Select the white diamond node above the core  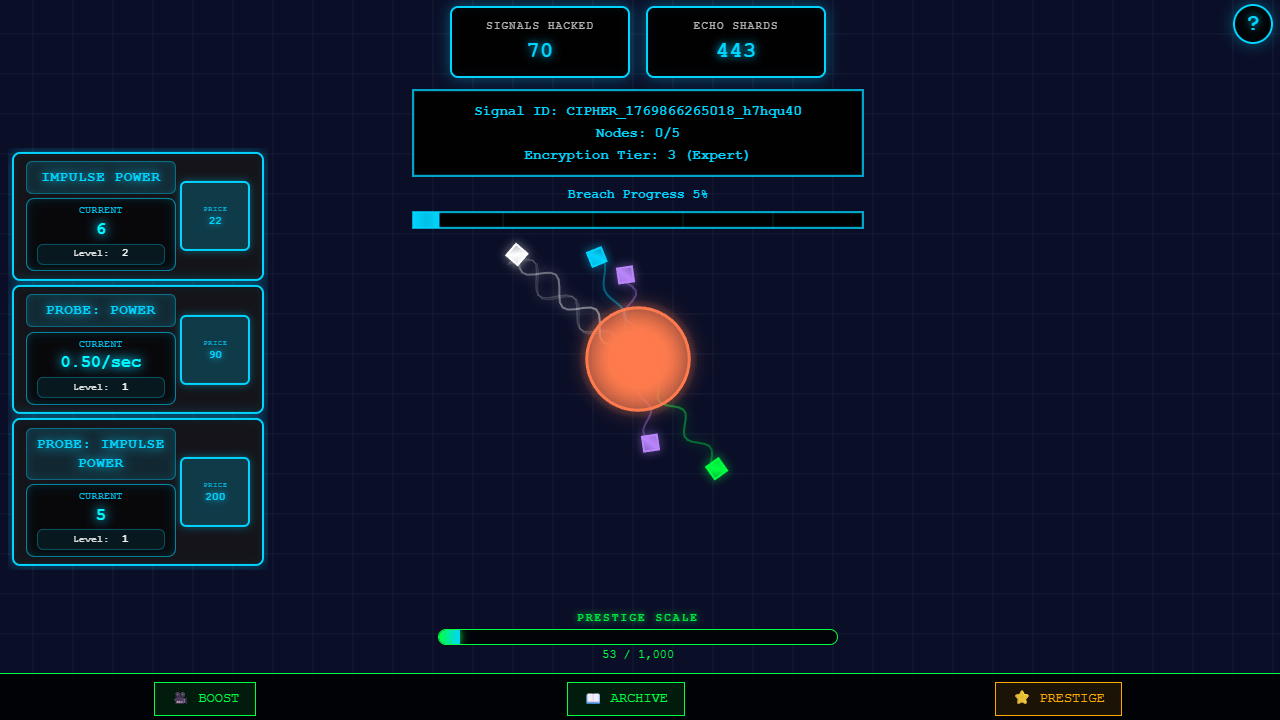coord(517,254)
